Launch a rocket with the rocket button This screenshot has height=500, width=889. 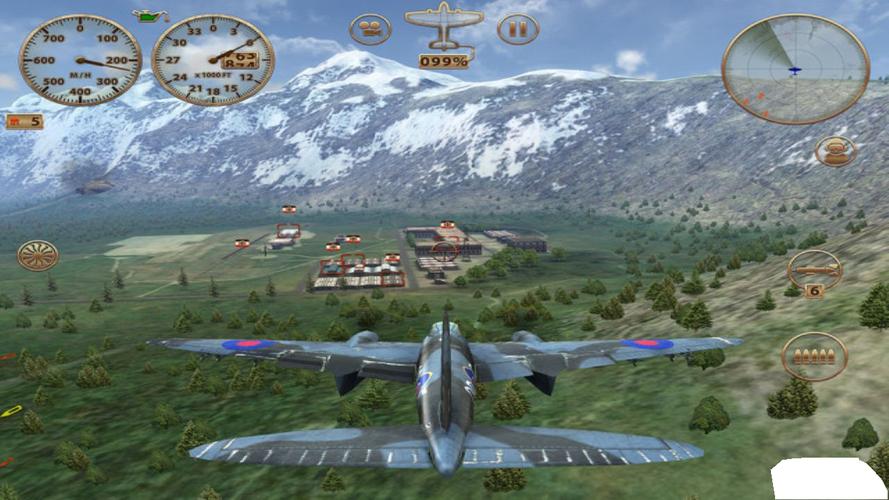(x=814, y=267)
